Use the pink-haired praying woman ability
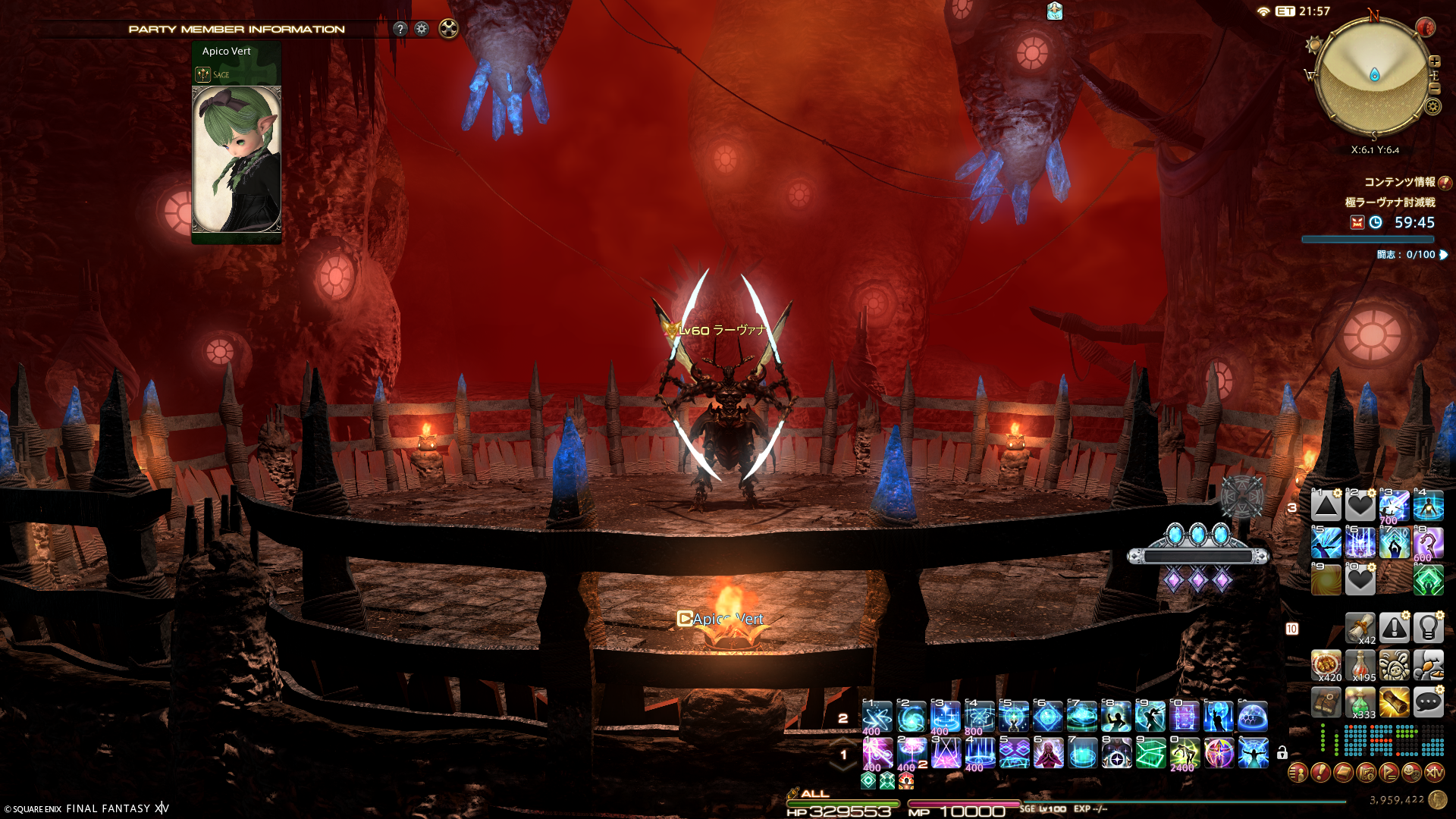The height and width of the screenshot is (819, 1456). tap(1048, 753)
